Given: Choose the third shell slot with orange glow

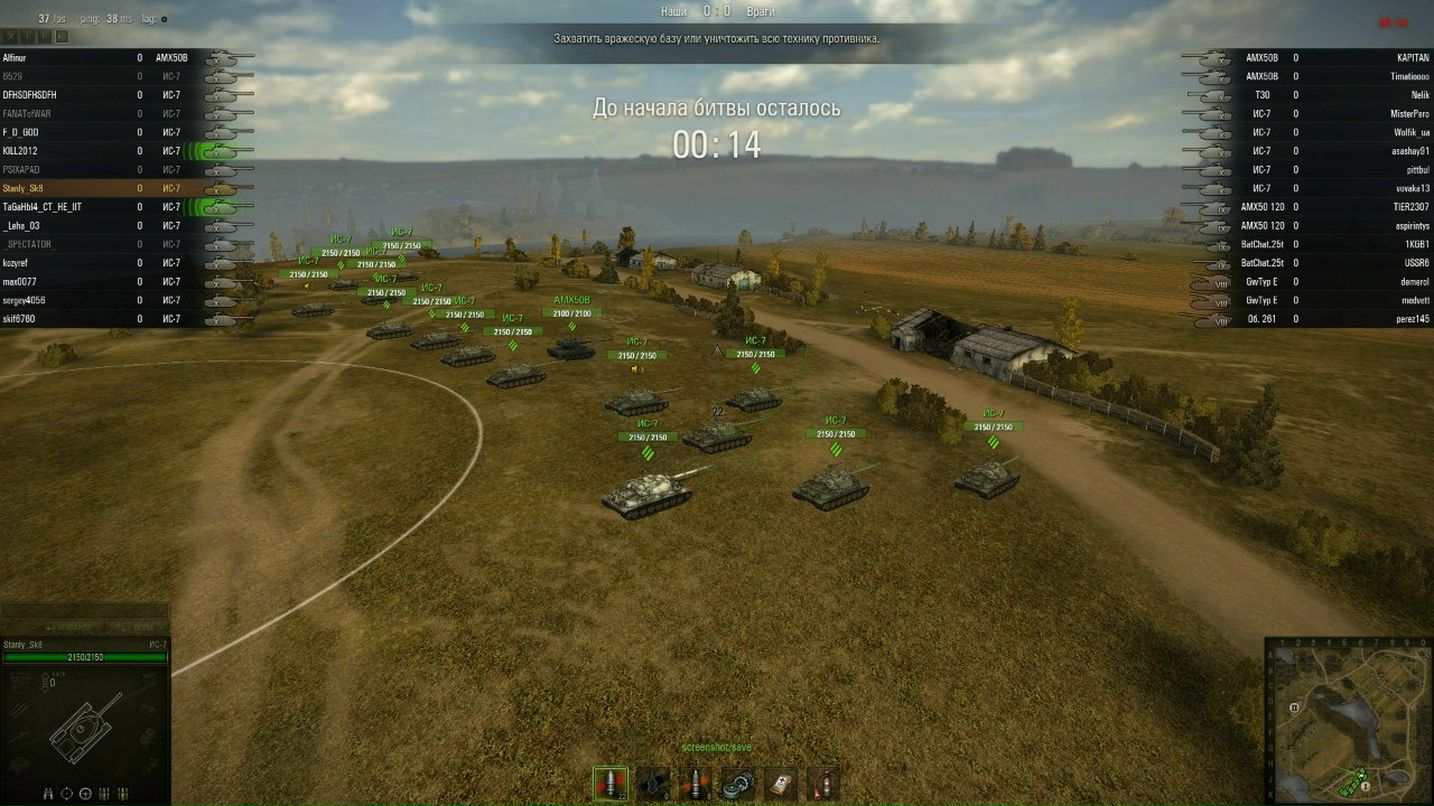Looking at the screenshot, I should [x=695, y=783].
